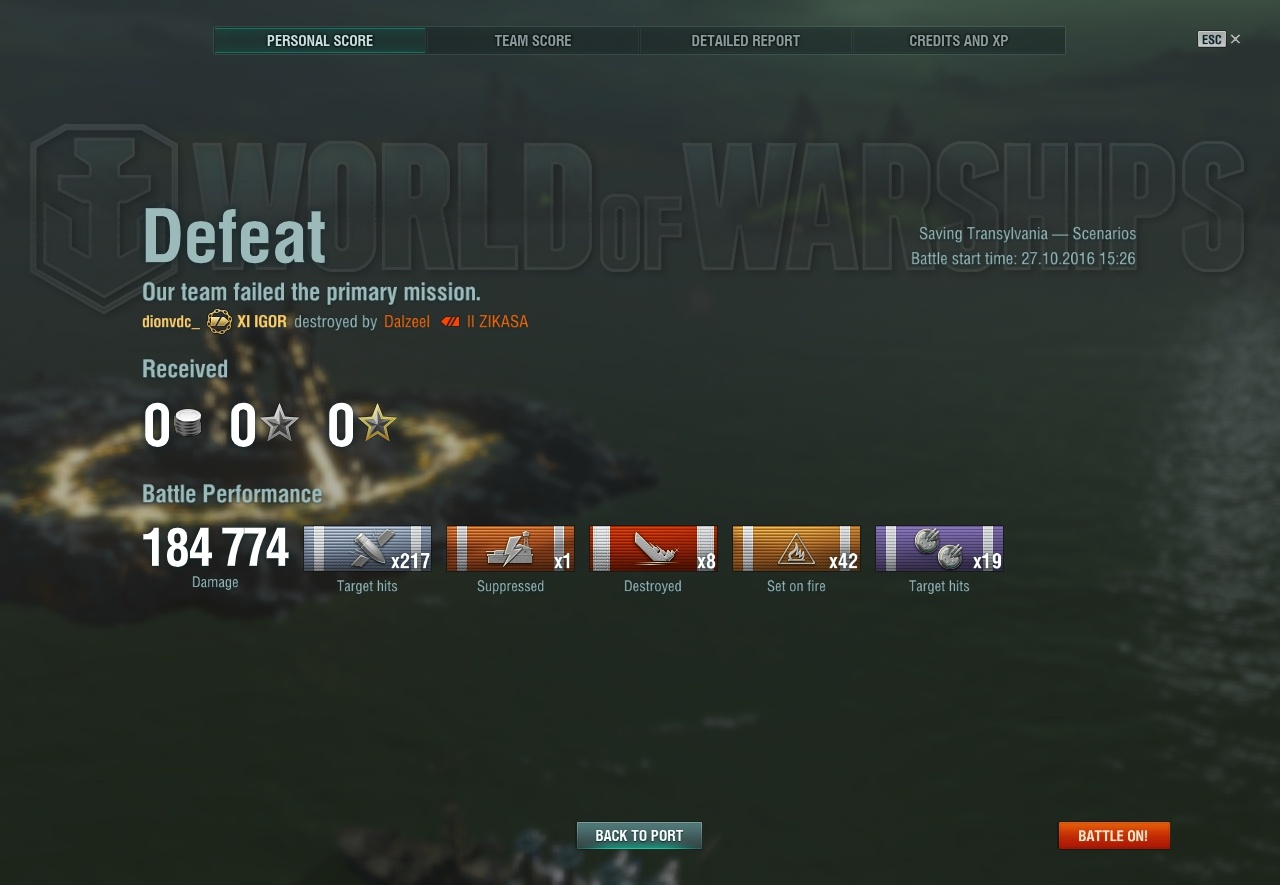The image size is (1280, 885).
Task: Show the Detailed Report tab
Action: pos(746,41)
